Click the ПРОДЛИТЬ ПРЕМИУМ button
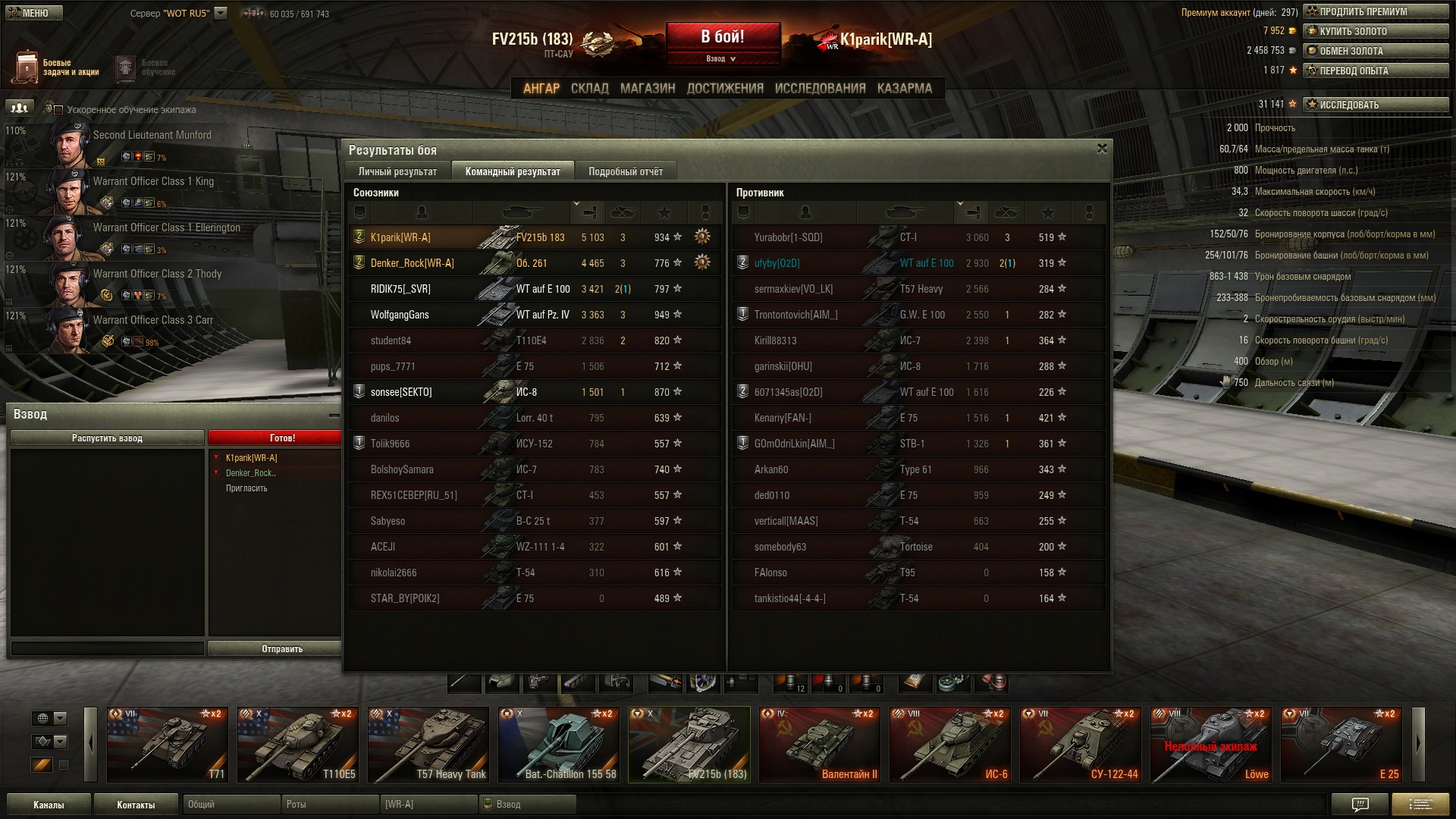1456x819 pixels. (x=1375, y=11)
